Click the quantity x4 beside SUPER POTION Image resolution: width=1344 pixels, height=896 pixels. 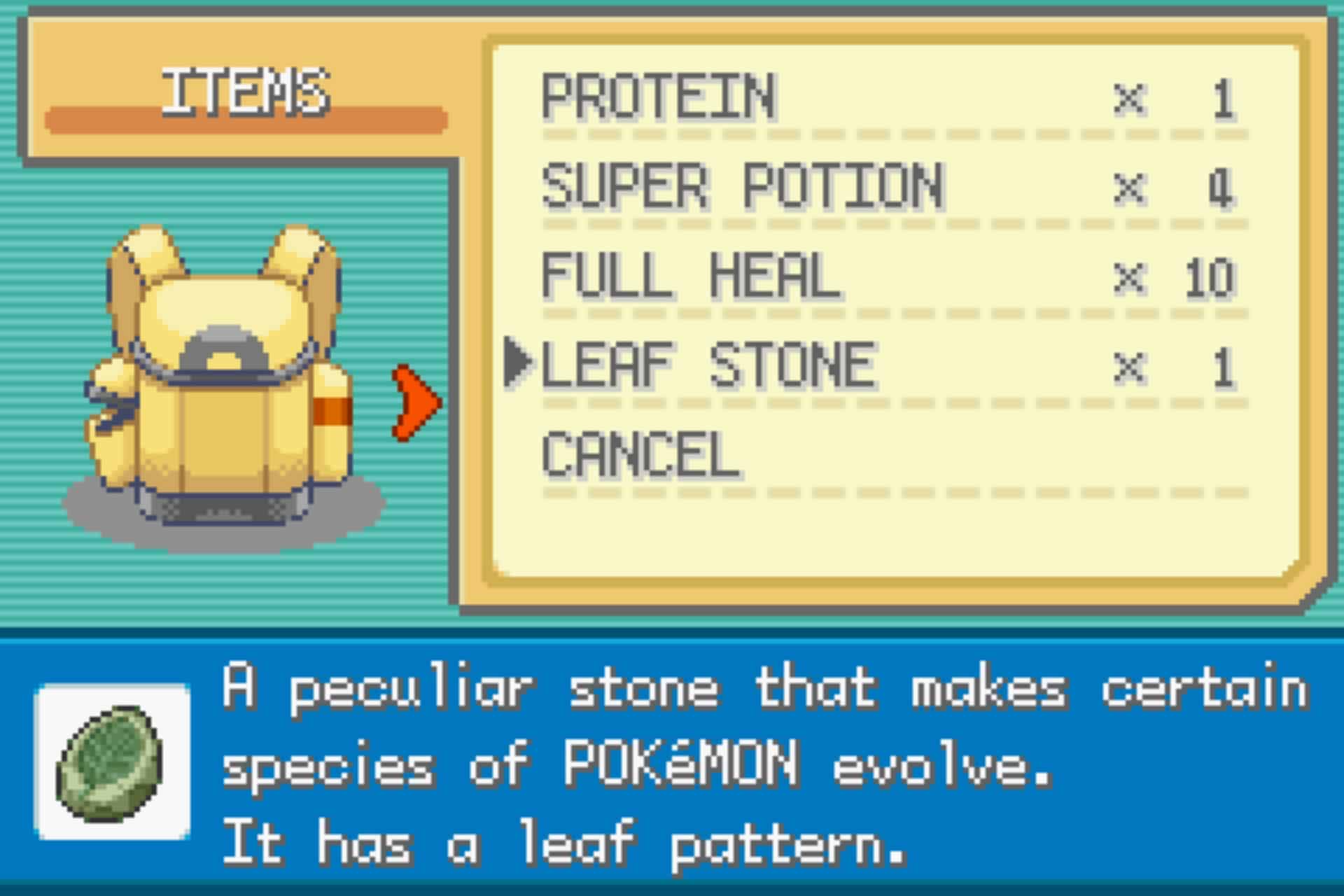pos(1221,189)
